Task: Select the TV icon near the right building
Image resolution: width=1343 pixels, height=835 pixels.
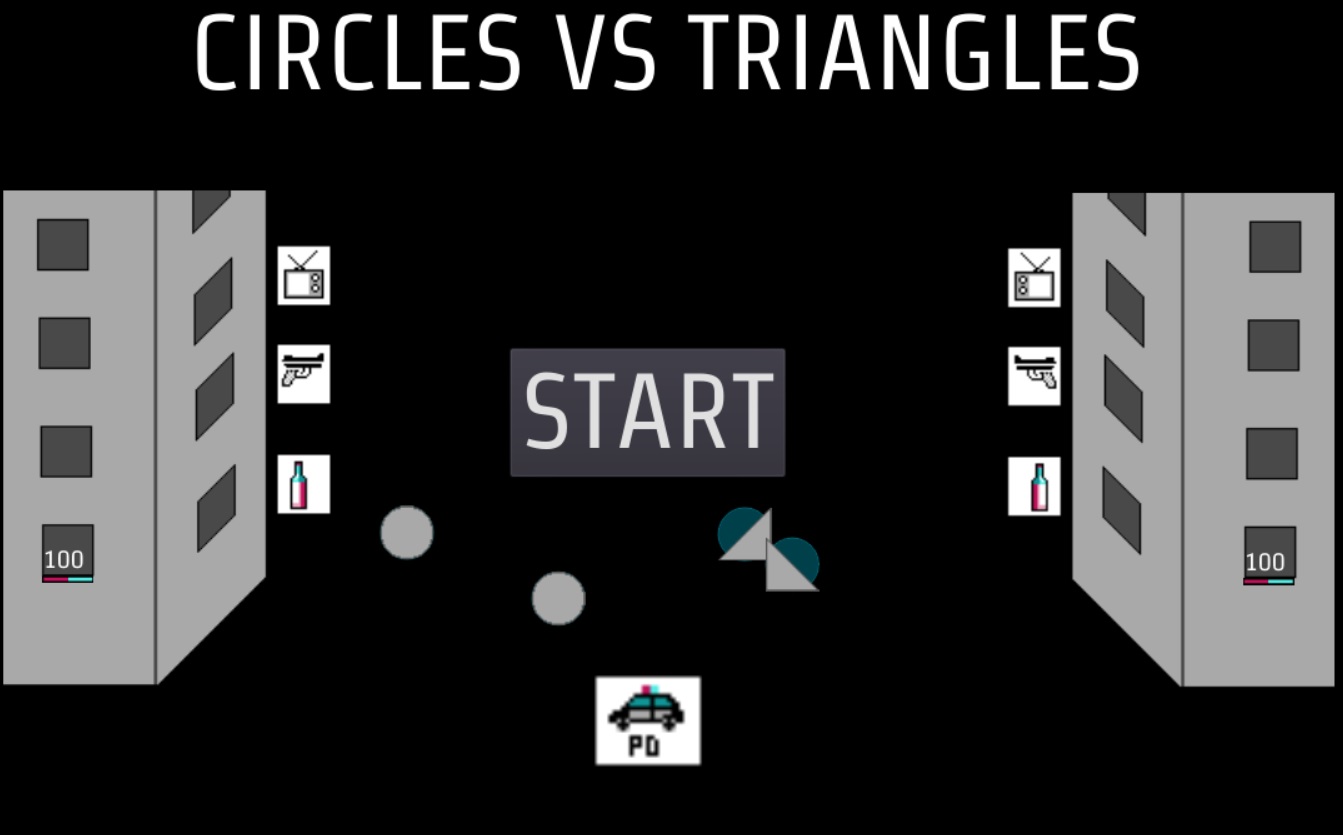Action: point(1035,277)
